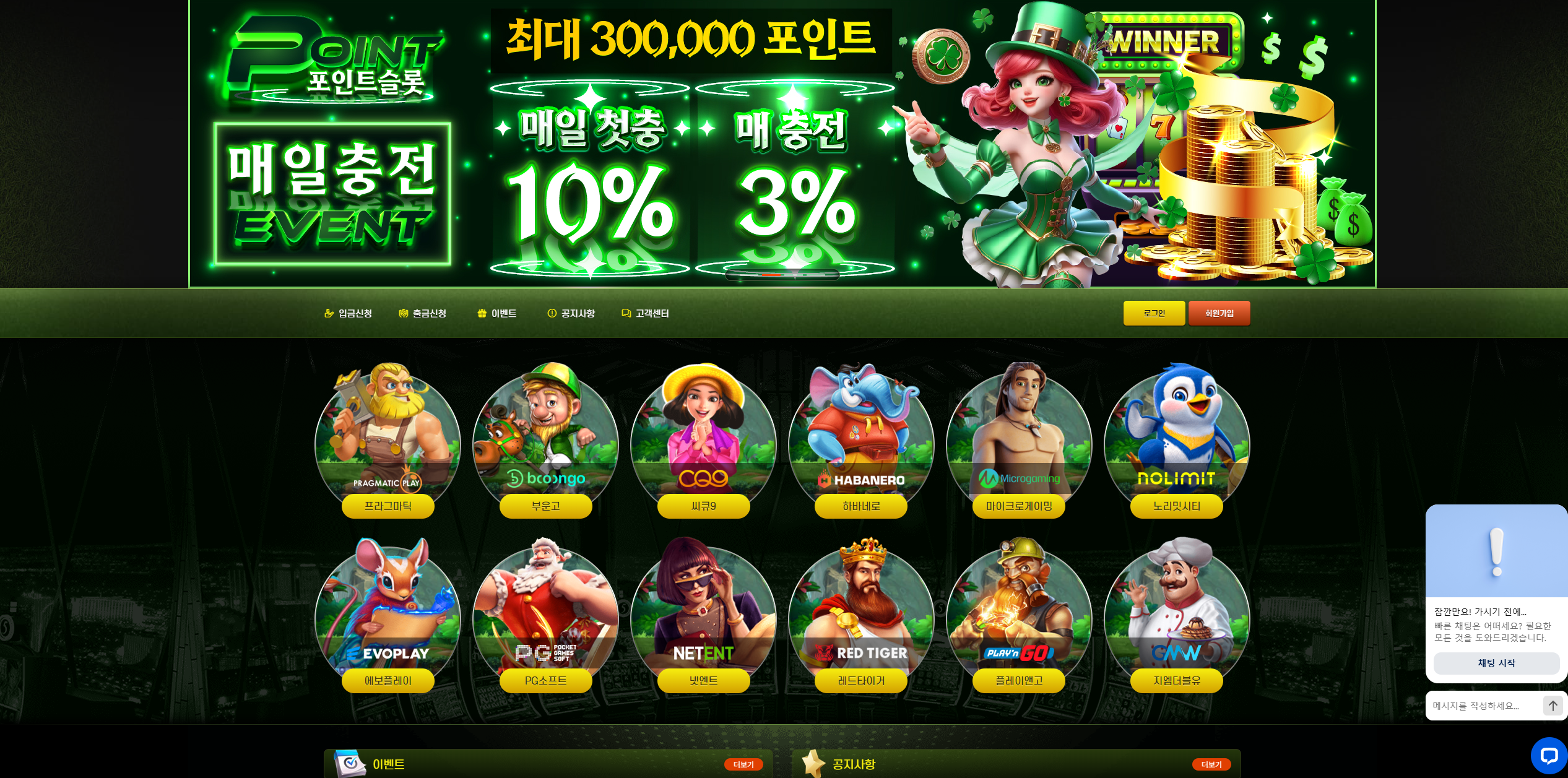Go to the 이벤트 nav menu item

497,314
